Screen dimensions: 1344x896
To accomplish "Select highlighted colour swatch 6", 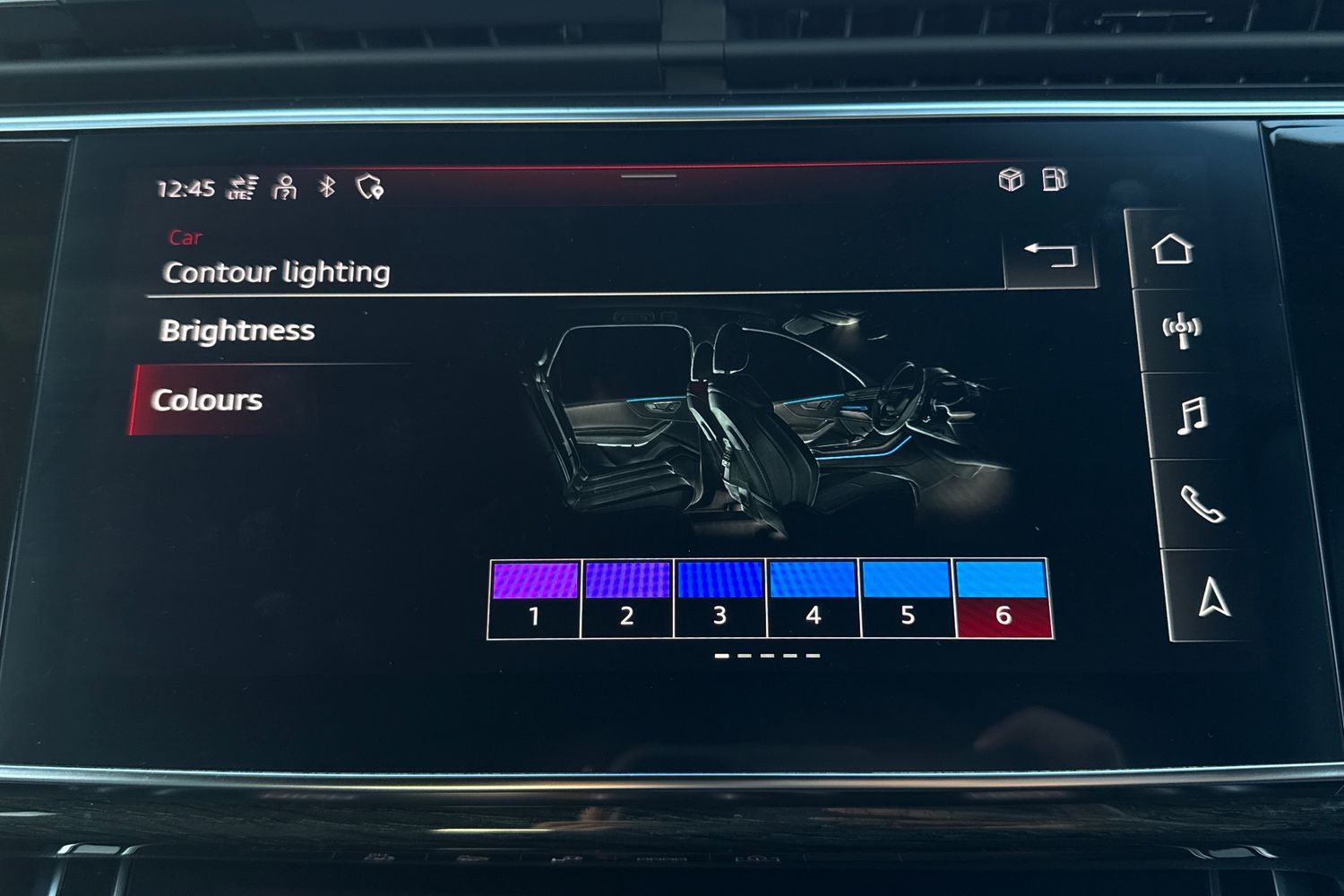I will click(x=1003, y=598).
